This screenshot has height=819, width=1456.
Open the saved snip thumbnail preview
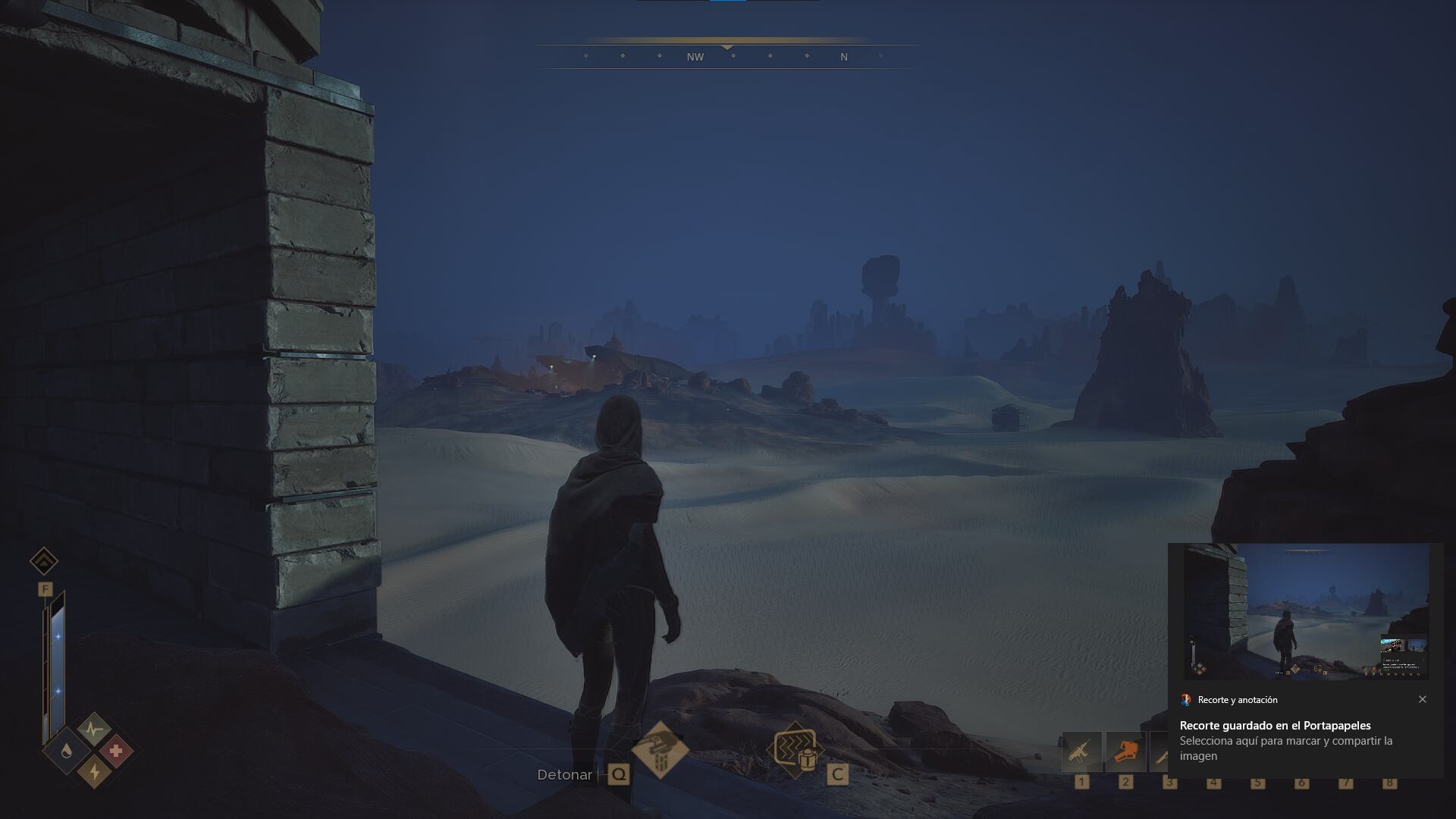[x=1306, y=611]
